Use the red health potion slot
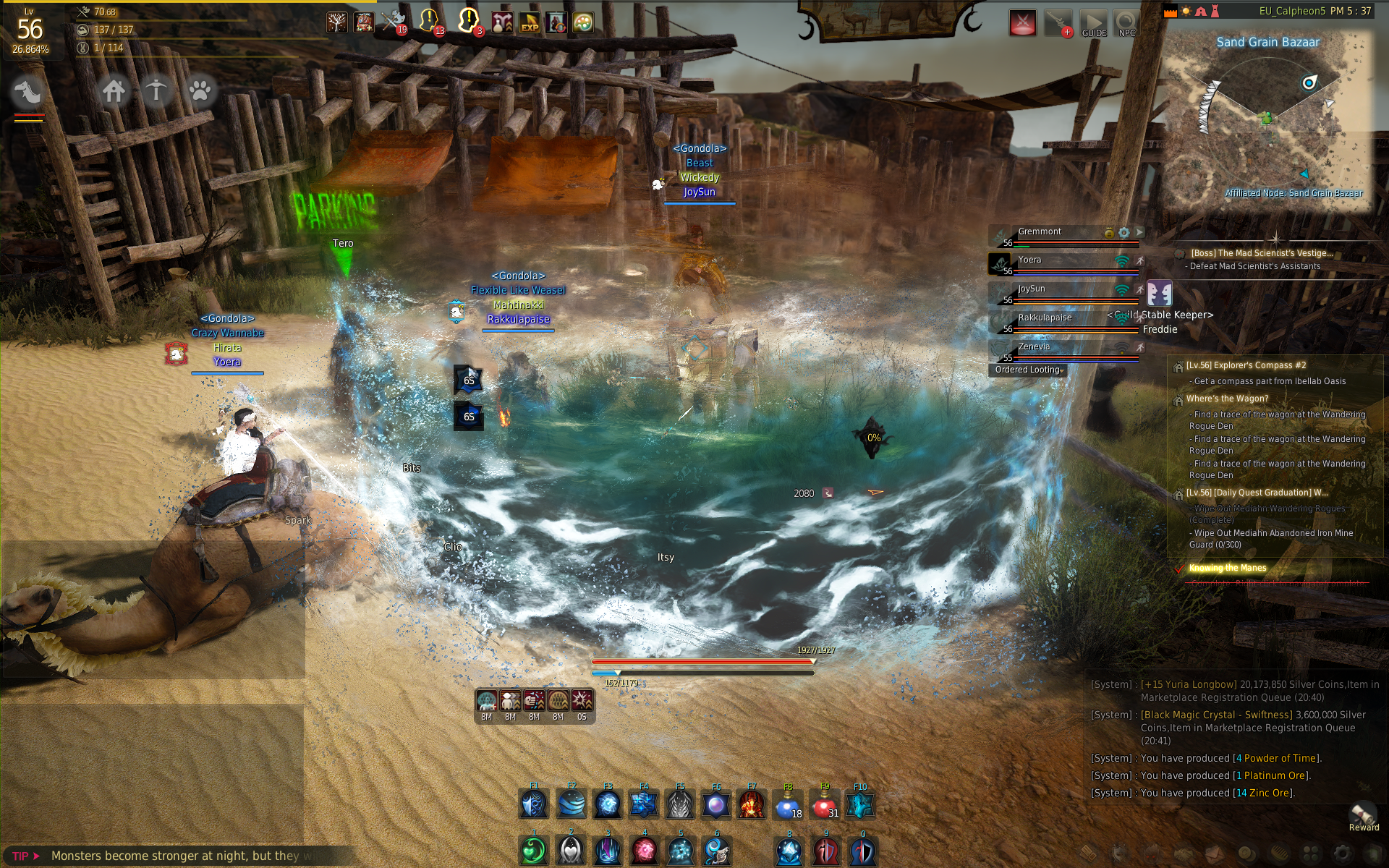This screenshot has width=1389, height=868. coord(824,805)
